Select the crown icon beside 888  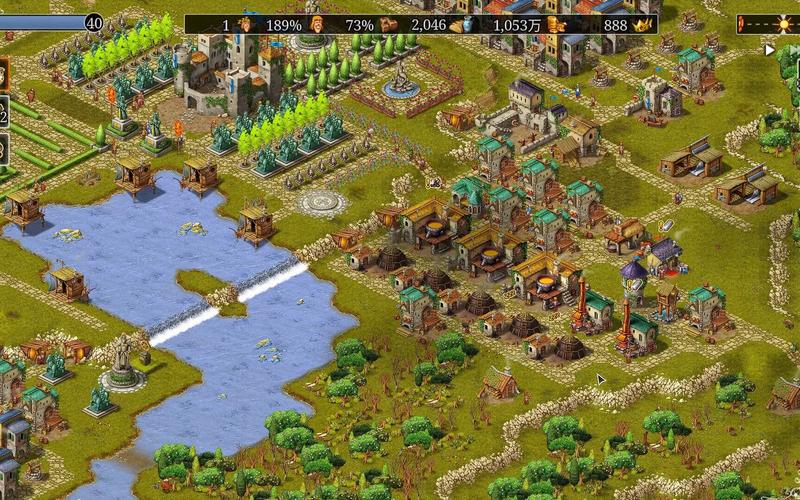coord(643,24)
